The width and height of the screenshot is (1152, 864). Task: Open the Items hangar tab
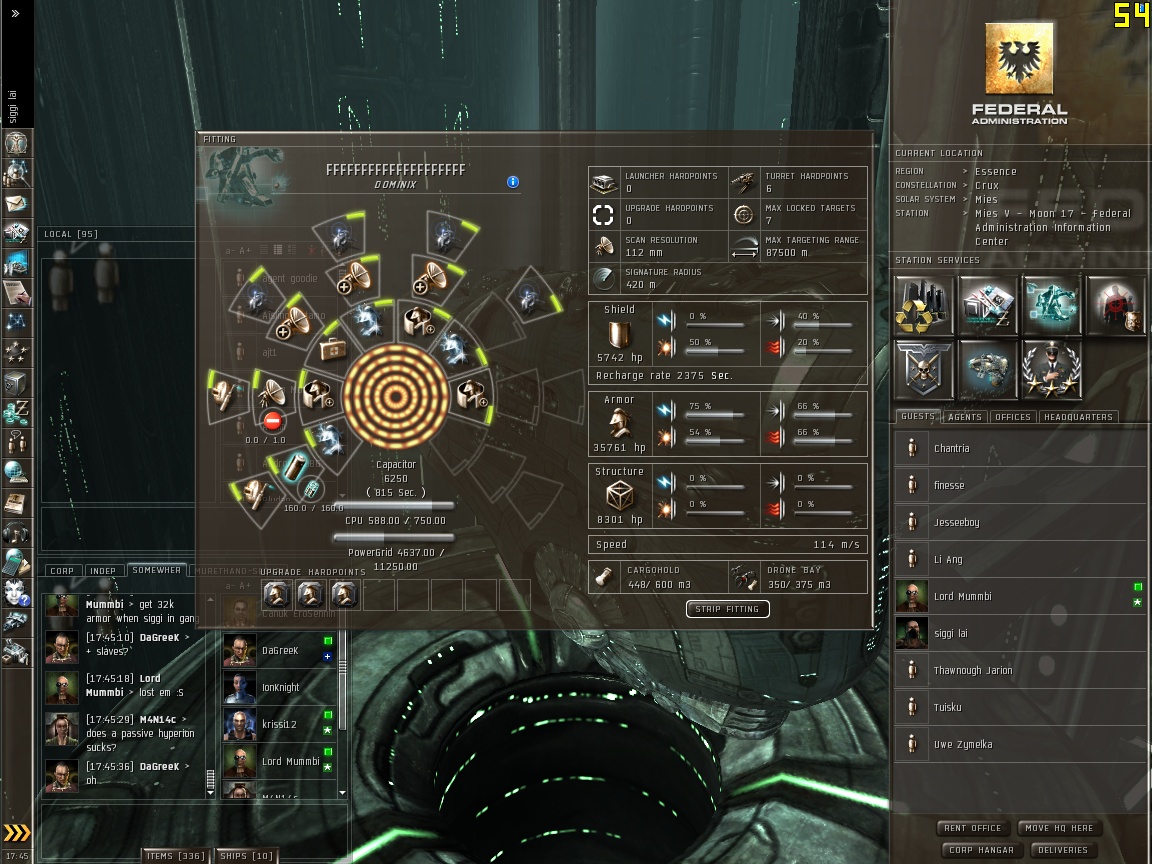tap(175, 856)
